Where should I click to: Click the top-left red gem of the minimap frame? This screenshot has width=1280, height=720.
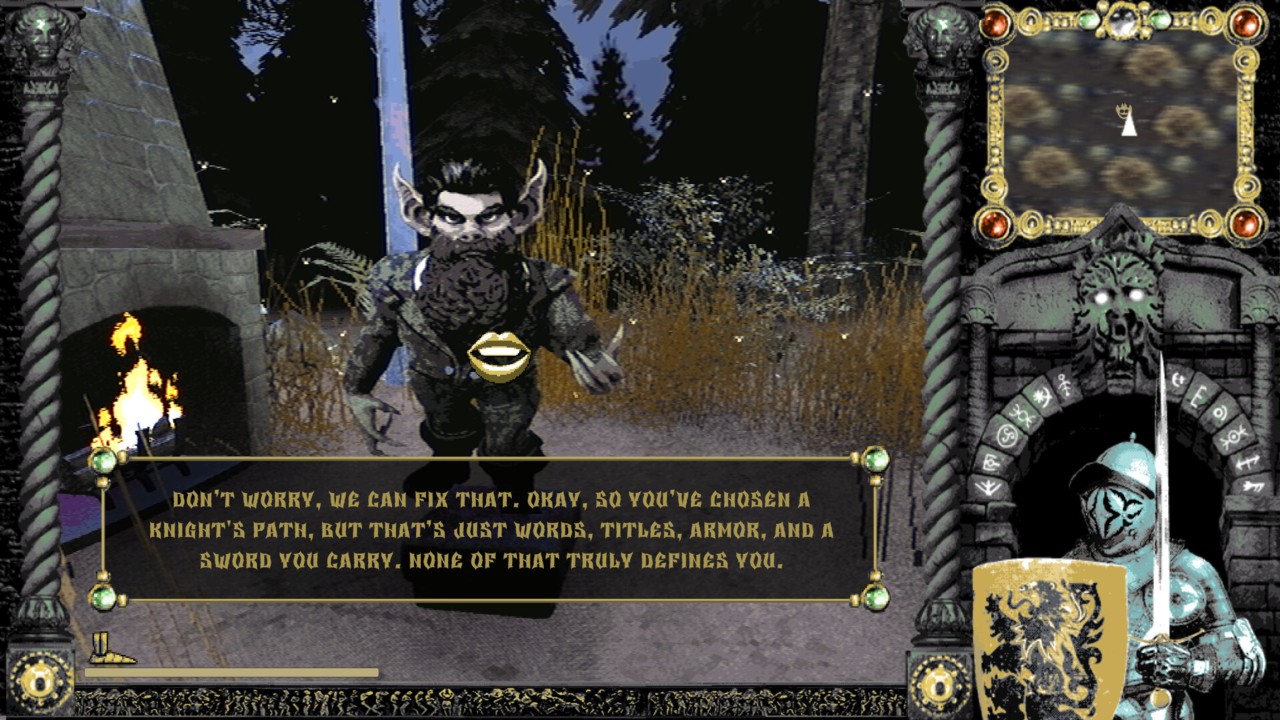click(x=995, y=21)
